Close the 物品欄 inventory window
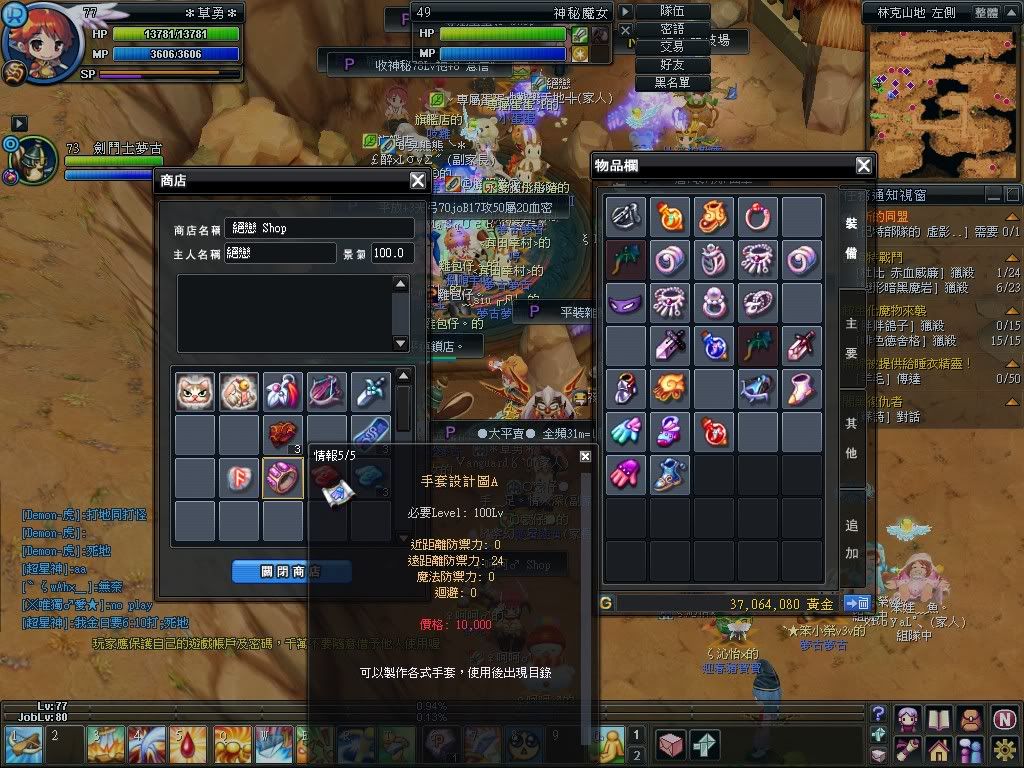This screenshot has width=1024, height=768. pos(864,166)
